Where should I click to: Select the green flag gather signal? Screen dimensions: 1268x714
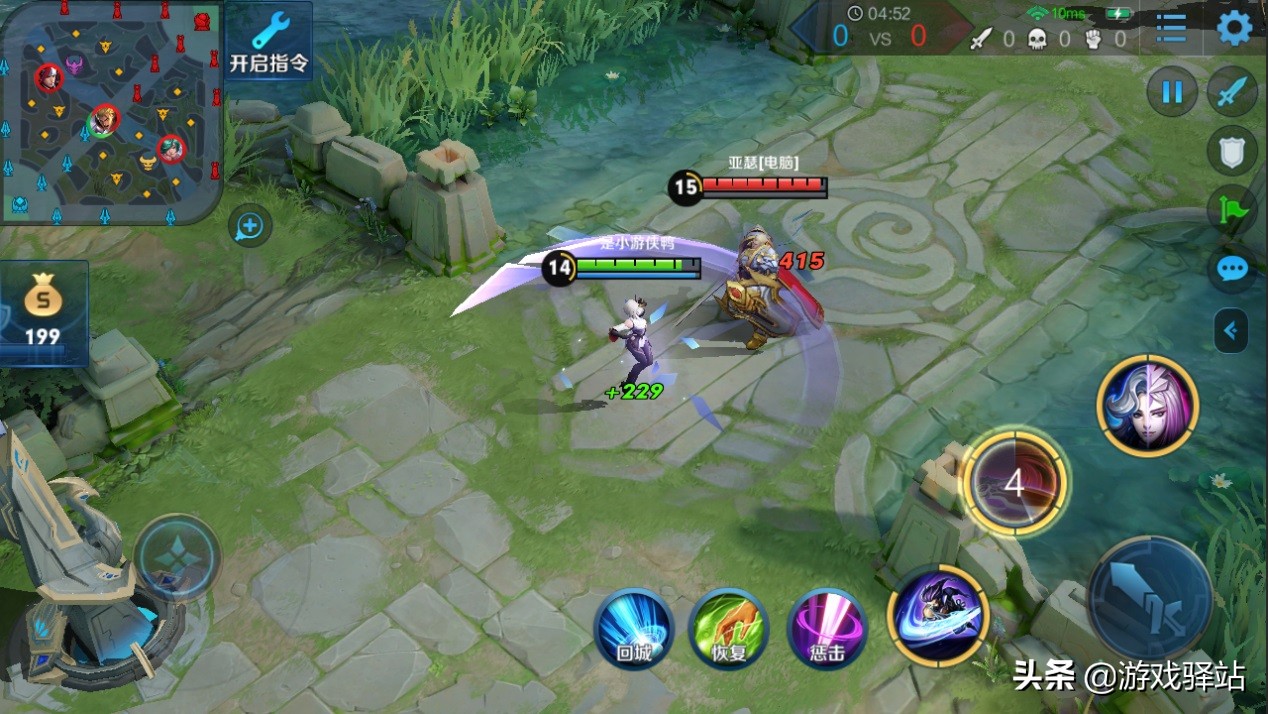[1232, 210]
